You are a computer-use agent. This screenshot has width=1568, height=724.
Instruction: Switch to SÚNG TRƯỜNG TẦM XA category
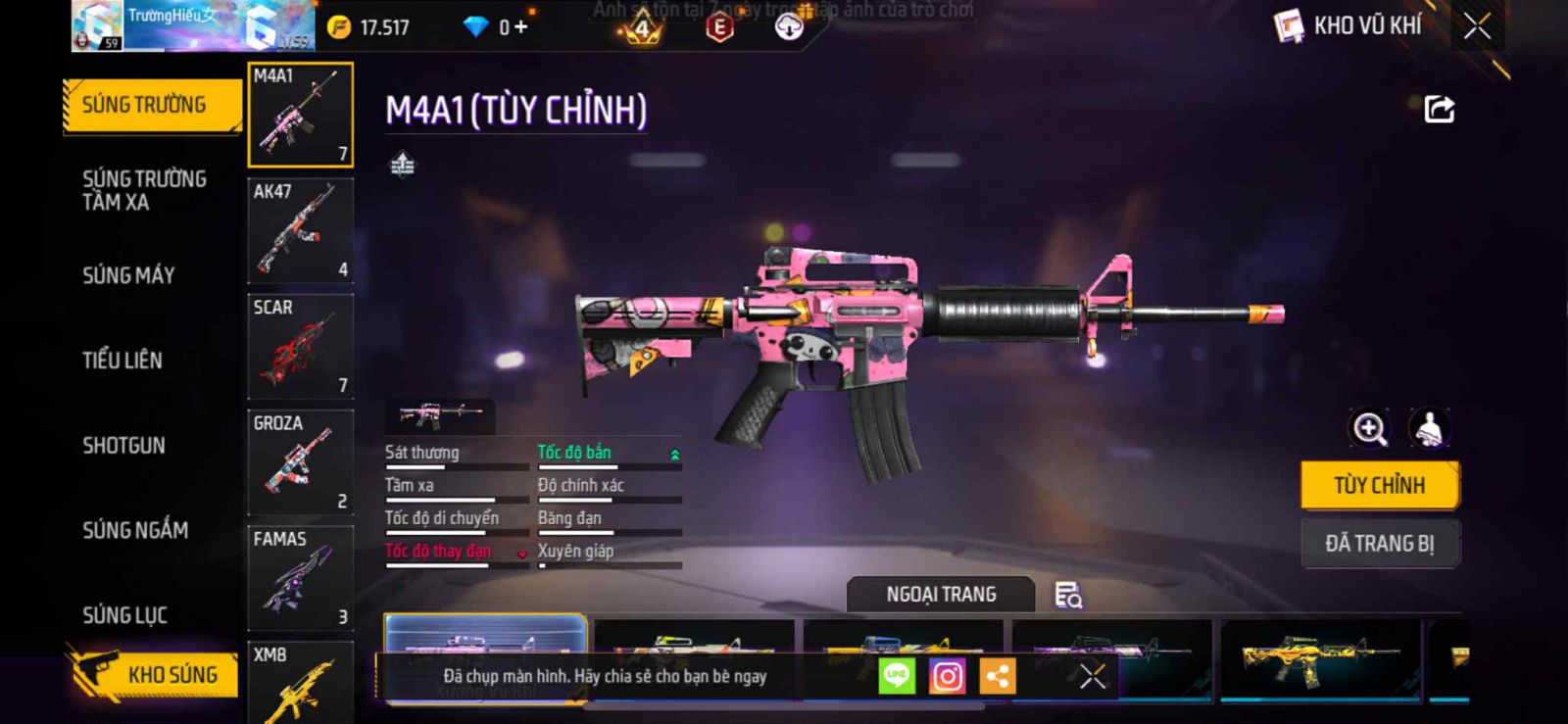click(x=144, y=190)
